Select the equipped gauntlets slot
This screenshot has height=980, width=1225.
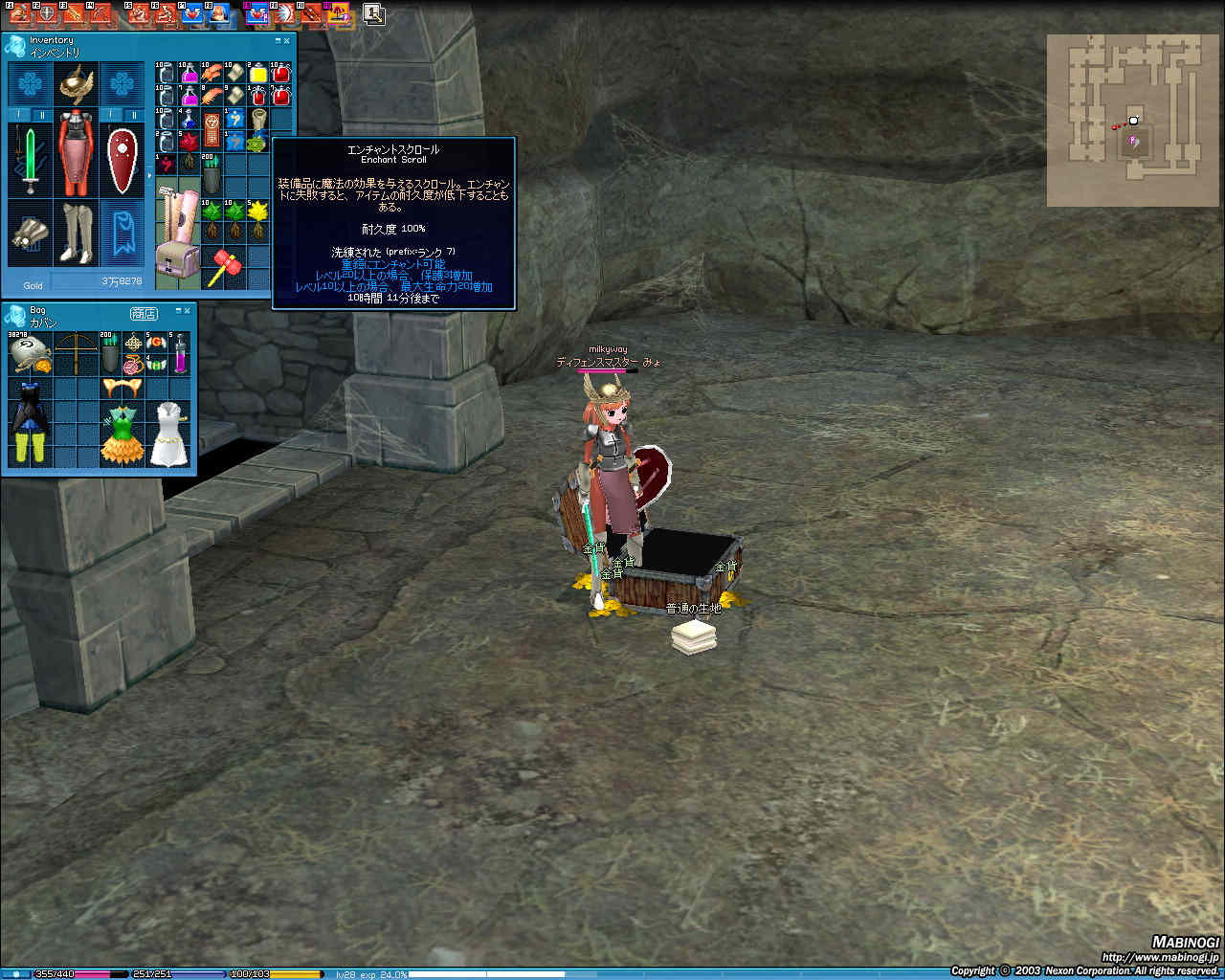30,233
